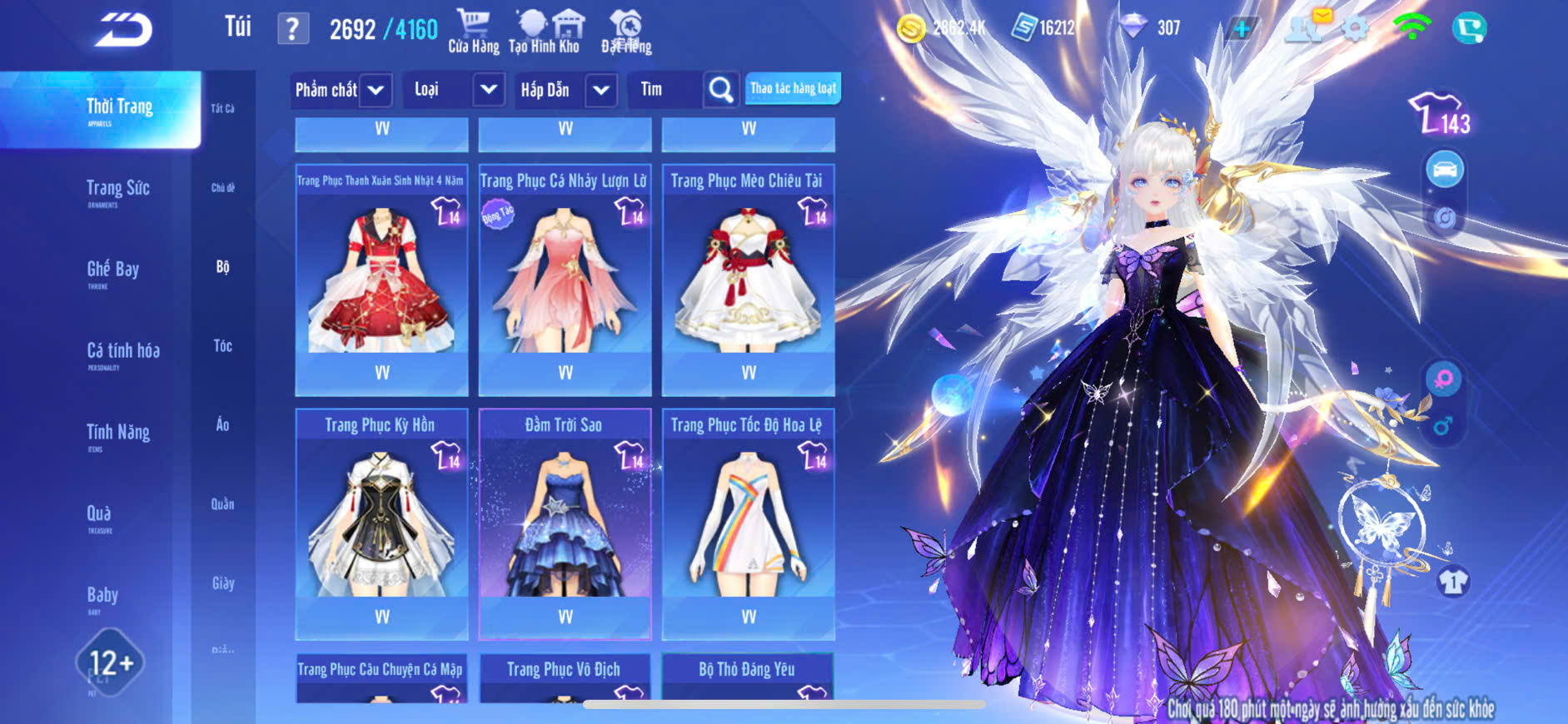Open the Tạo Hình Kho wardrobe storage

pos(544,32)
